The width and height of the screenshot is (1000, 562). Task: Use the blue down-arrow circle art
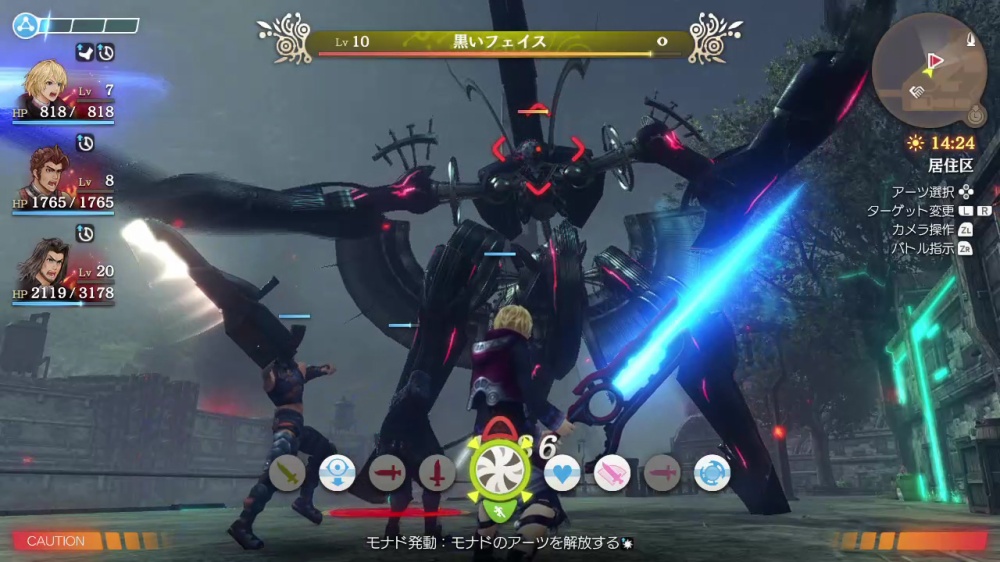(x=337, y=472)
